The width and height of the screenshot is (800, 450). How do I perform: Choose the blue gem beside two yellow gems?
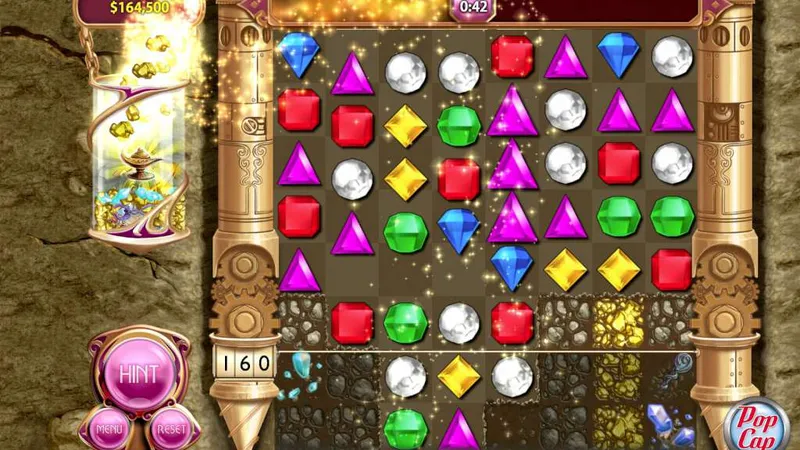512,267
